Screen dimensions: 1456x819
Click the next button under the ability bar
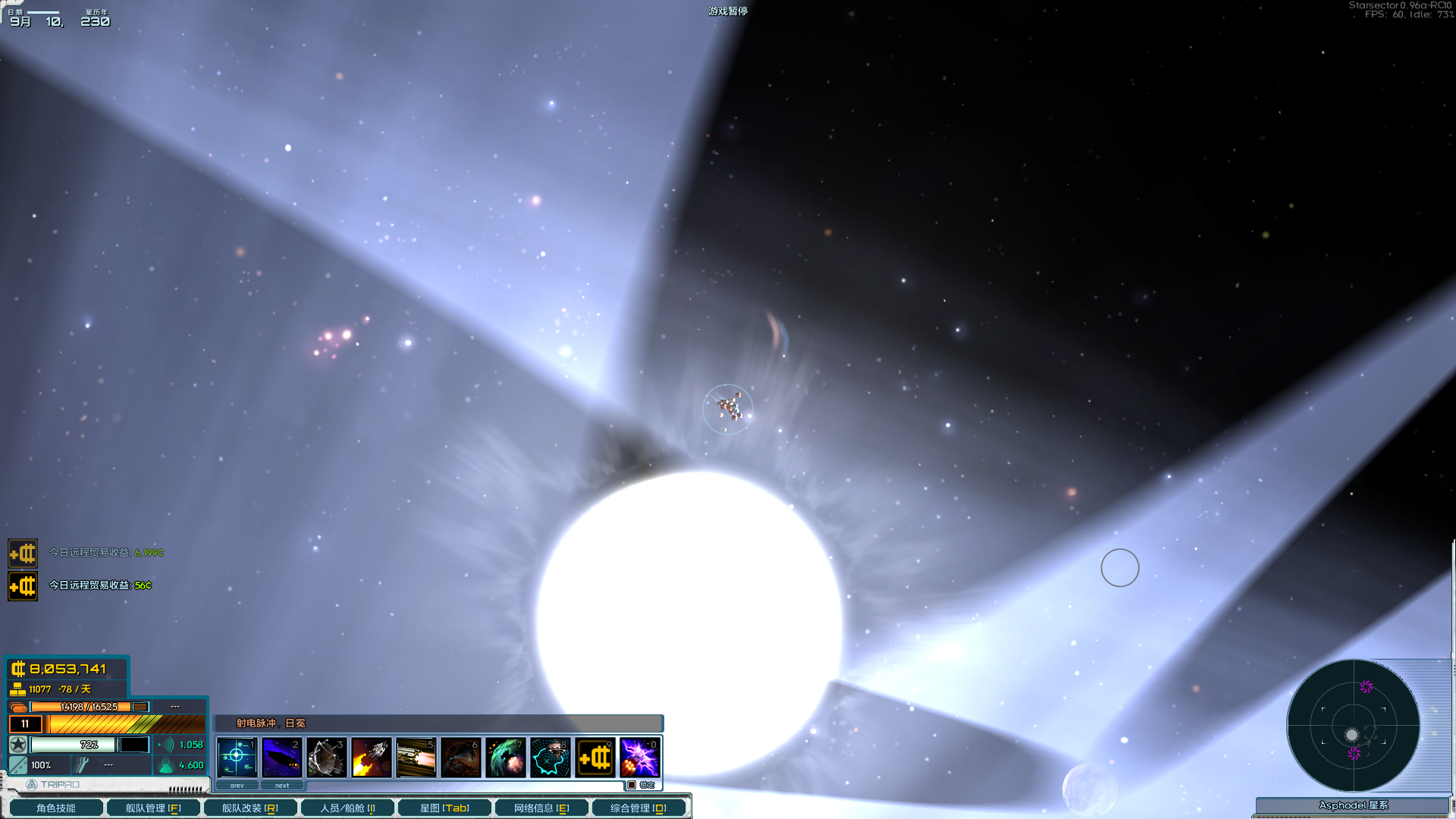(282, 785)
